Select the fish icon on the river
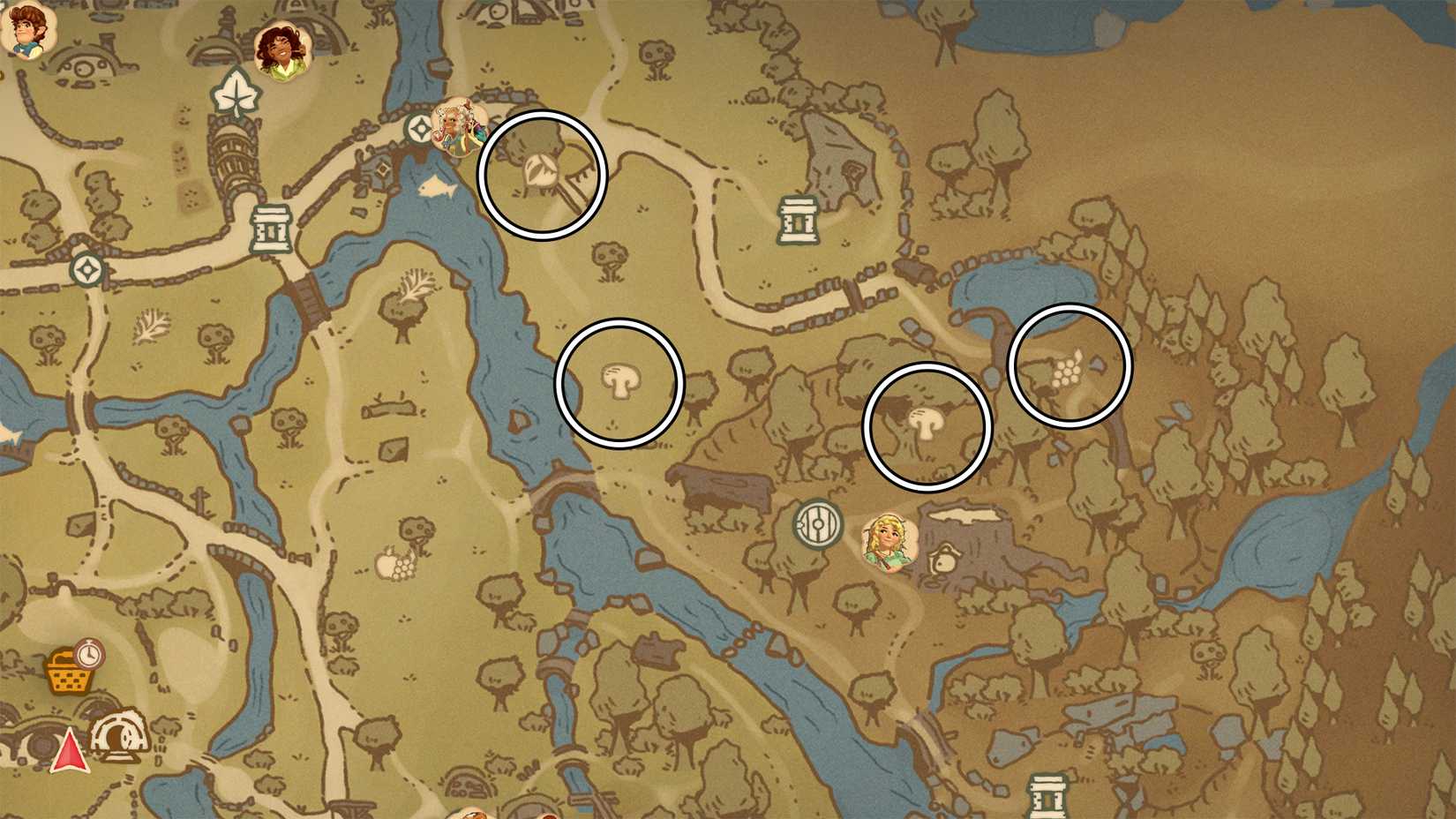Viewport: 1456px width, 819px height. 436,185
